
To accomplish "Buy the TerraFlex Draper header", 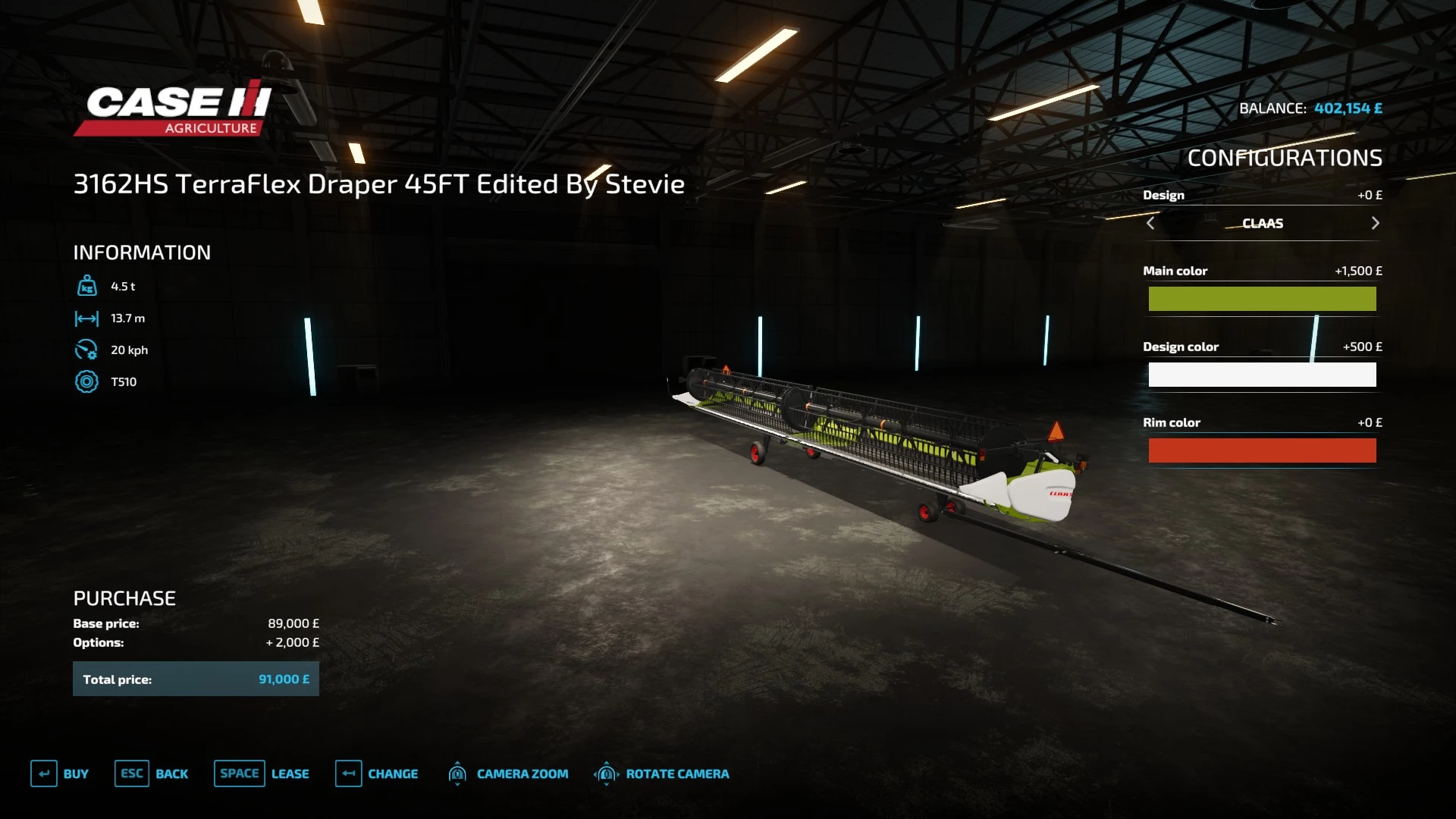I will coord(60,773).
